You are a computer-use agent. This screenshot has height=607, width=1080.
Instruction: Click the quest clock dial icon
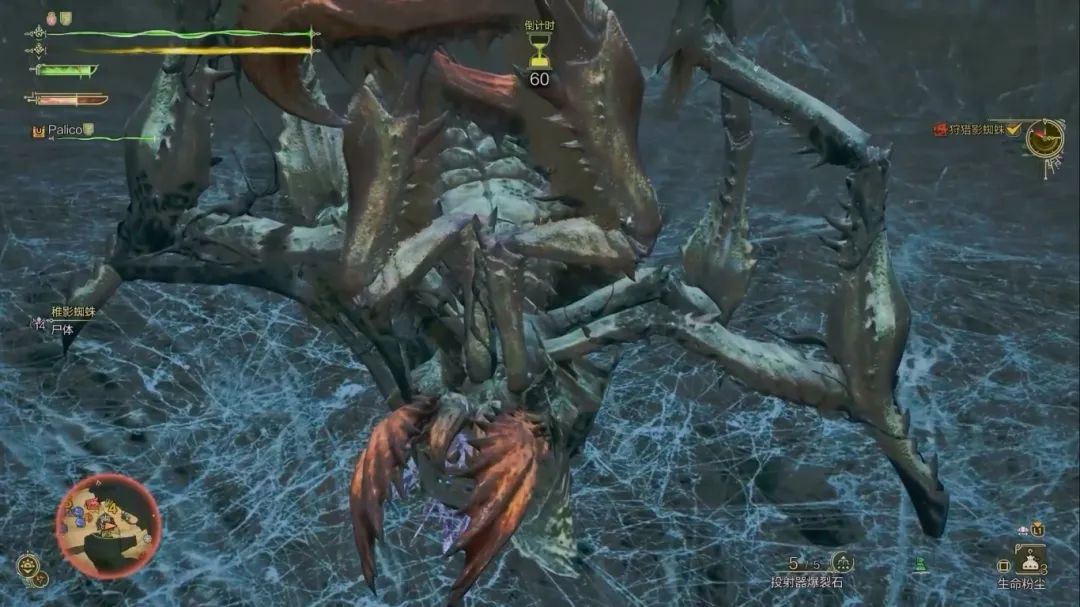coord(1044,138)
